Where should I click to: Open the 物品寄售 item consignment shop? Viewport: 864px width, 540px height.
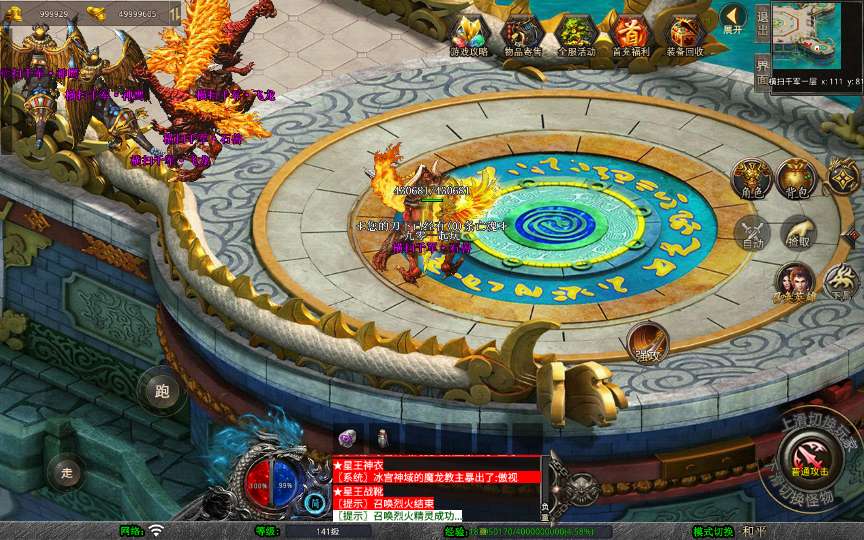click(523, 33)
